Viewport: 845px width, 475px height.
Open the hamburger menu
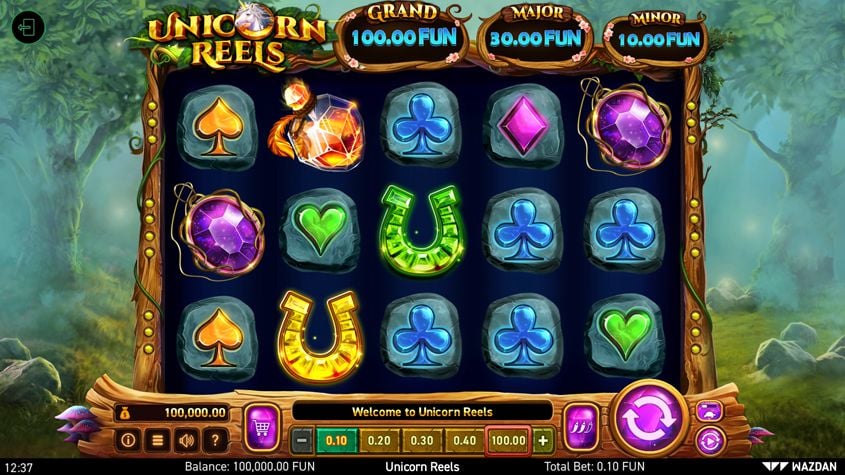click(157, 439)
